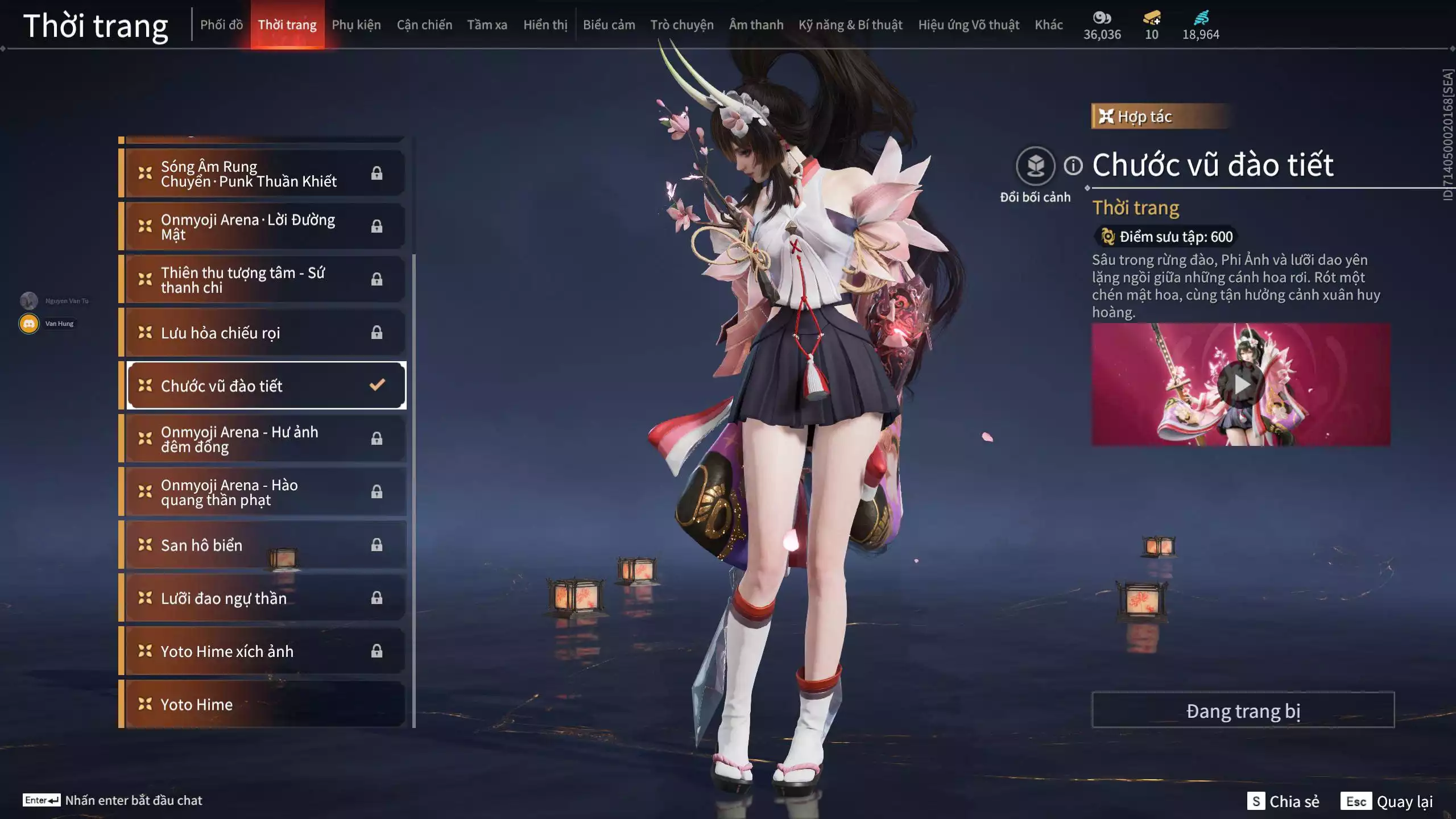Play the outfit preview video

point(1240,385)
